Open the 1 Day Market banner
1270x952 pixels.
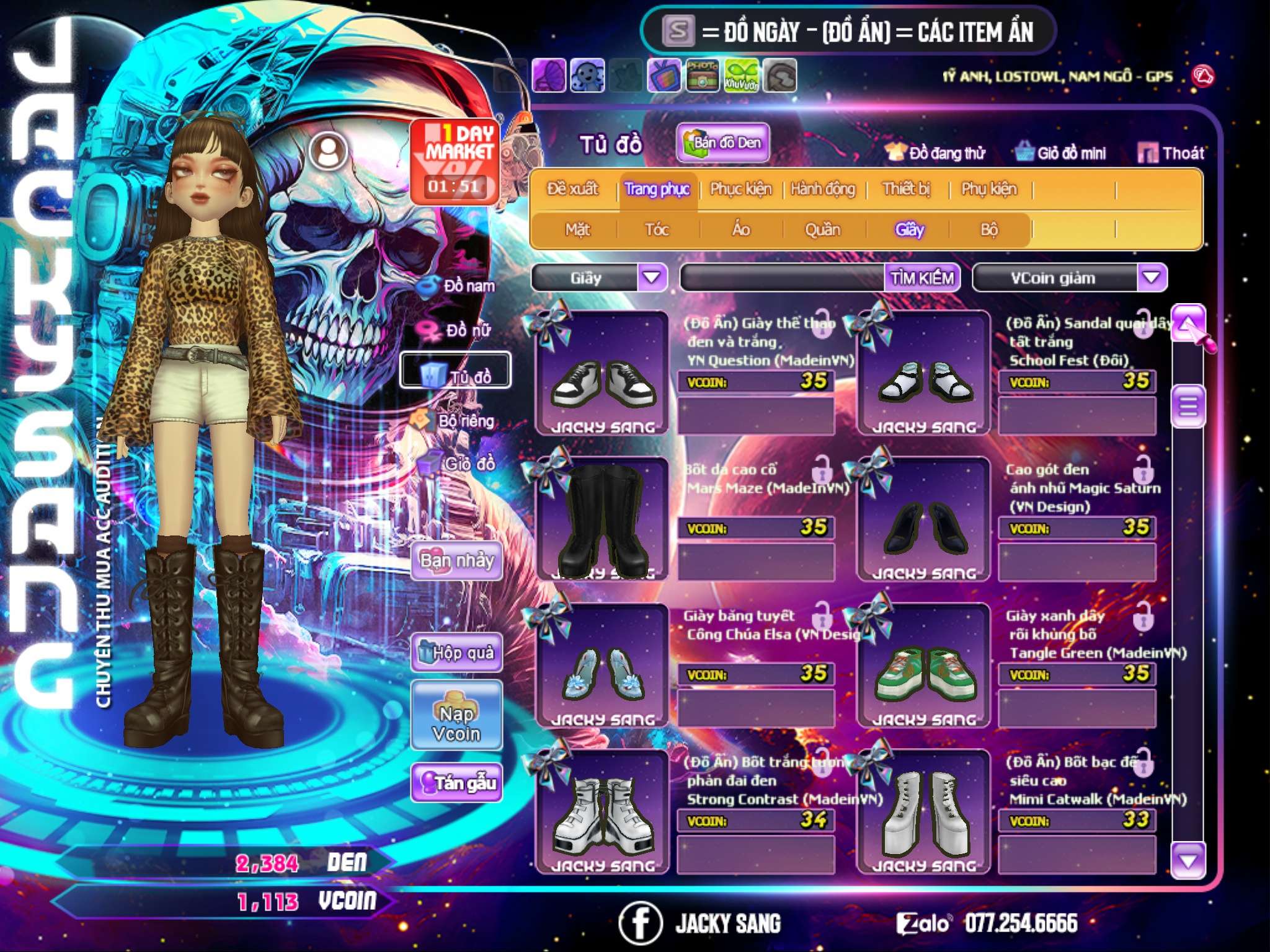[x=456, y=161]
